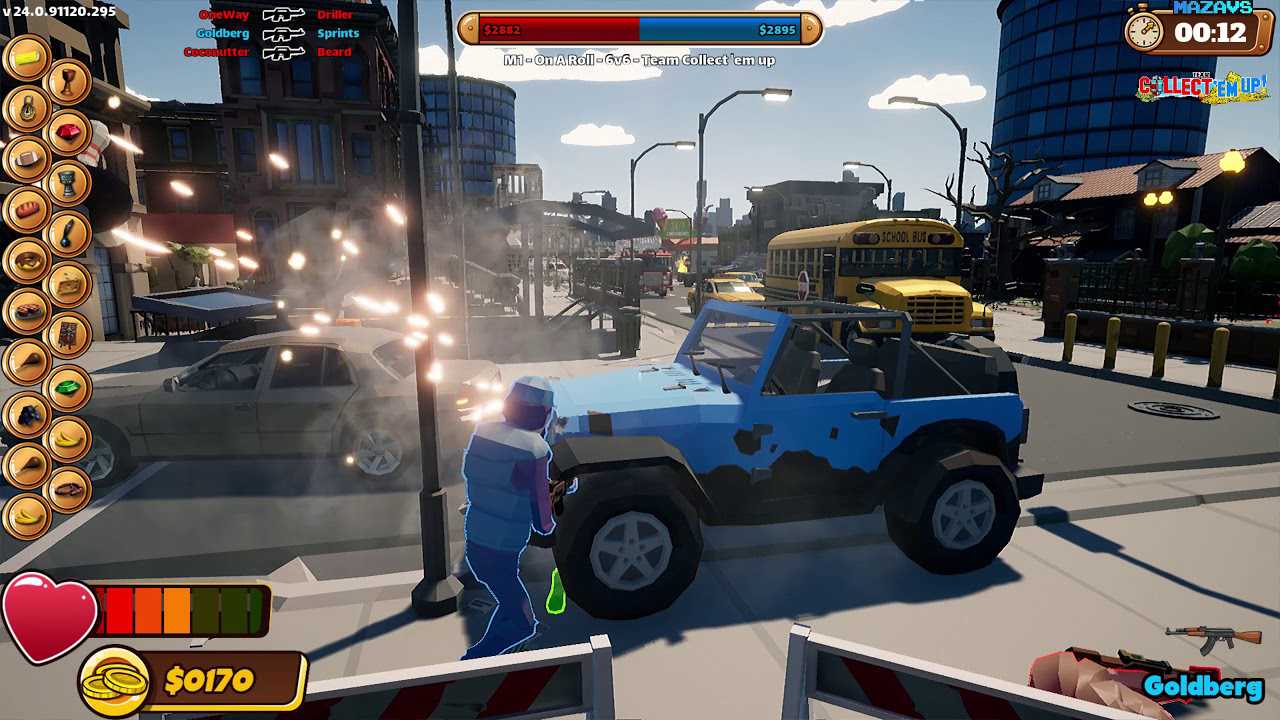The image size is (1280, 720).
Task: Click the brown wooden goblet icon
Action: 68,82
